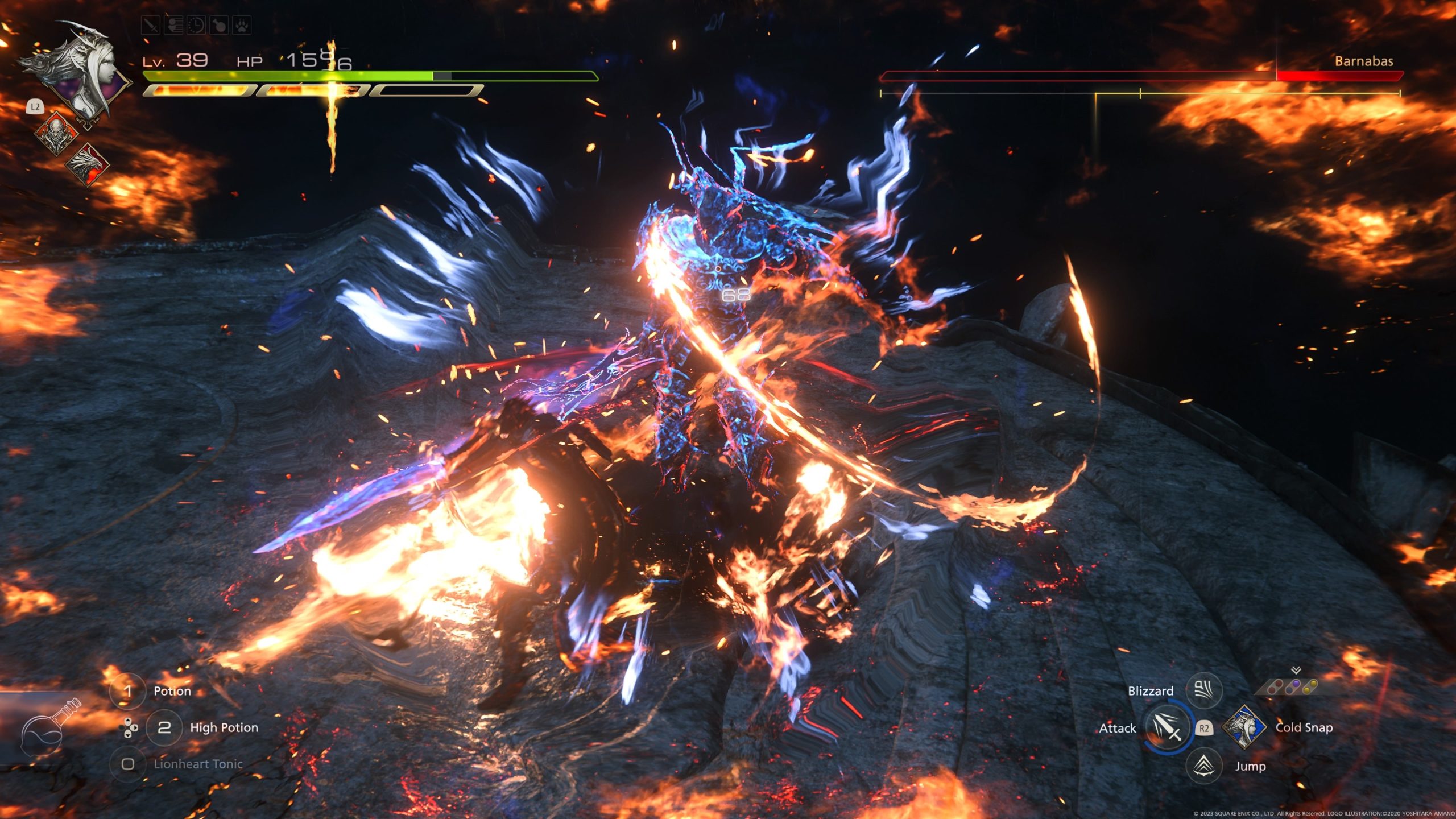Click the flask status icon
Image resolution: width=1456 pixels, height=819 pixels.
coord(219,26)
